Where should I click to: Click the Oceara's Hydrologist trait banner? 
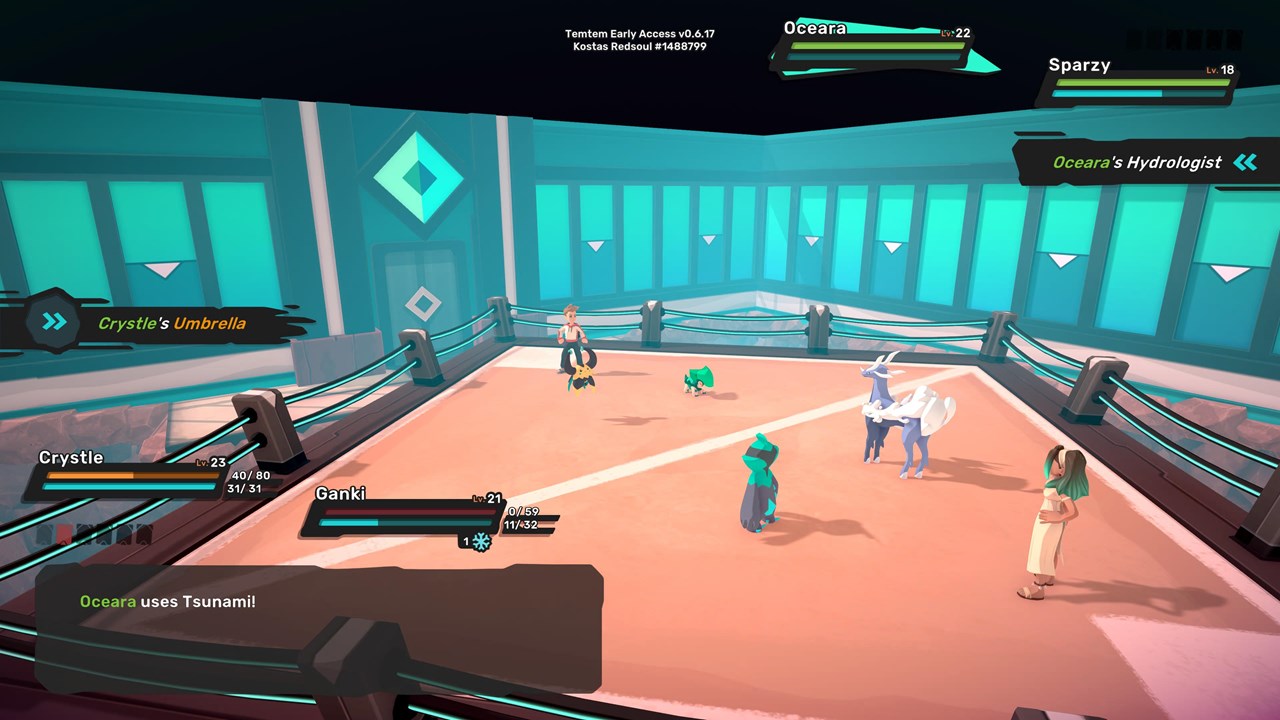[x=1140, y=163]
